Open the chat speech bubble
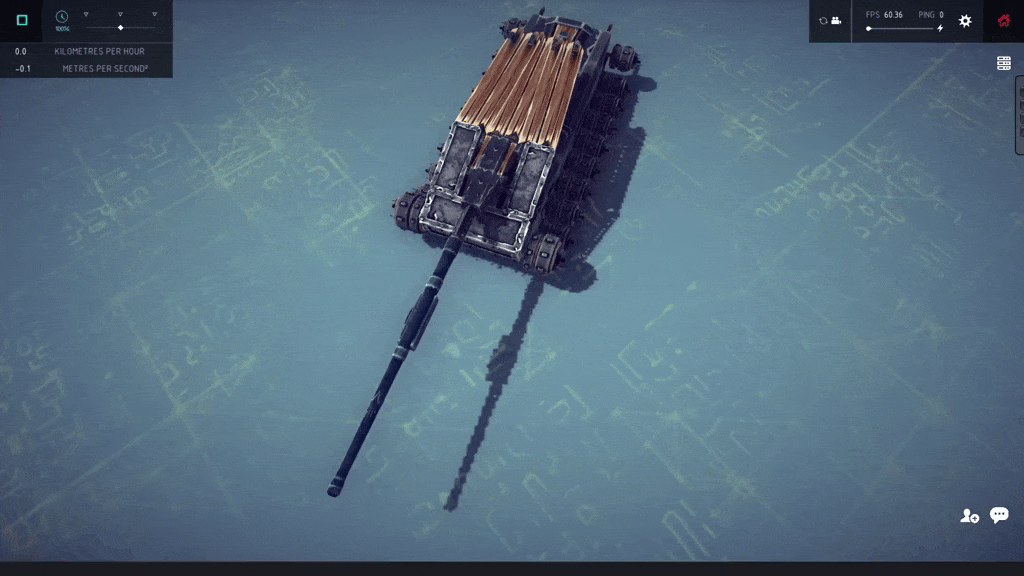Viewport: 1024px width, 576px height. pyautogui.click(x=999, y=515)
